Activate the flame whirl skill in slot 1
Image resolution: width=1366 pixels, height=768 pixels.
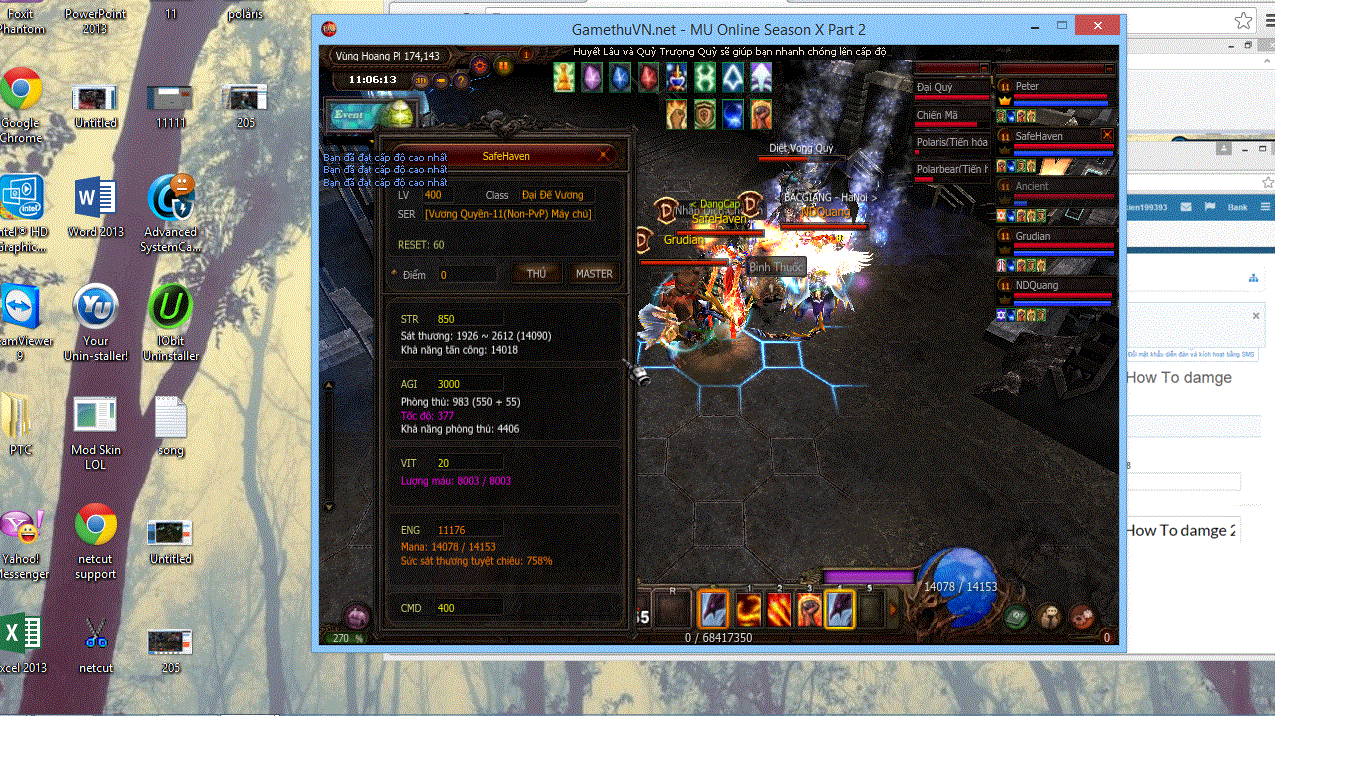pos(748,608)
